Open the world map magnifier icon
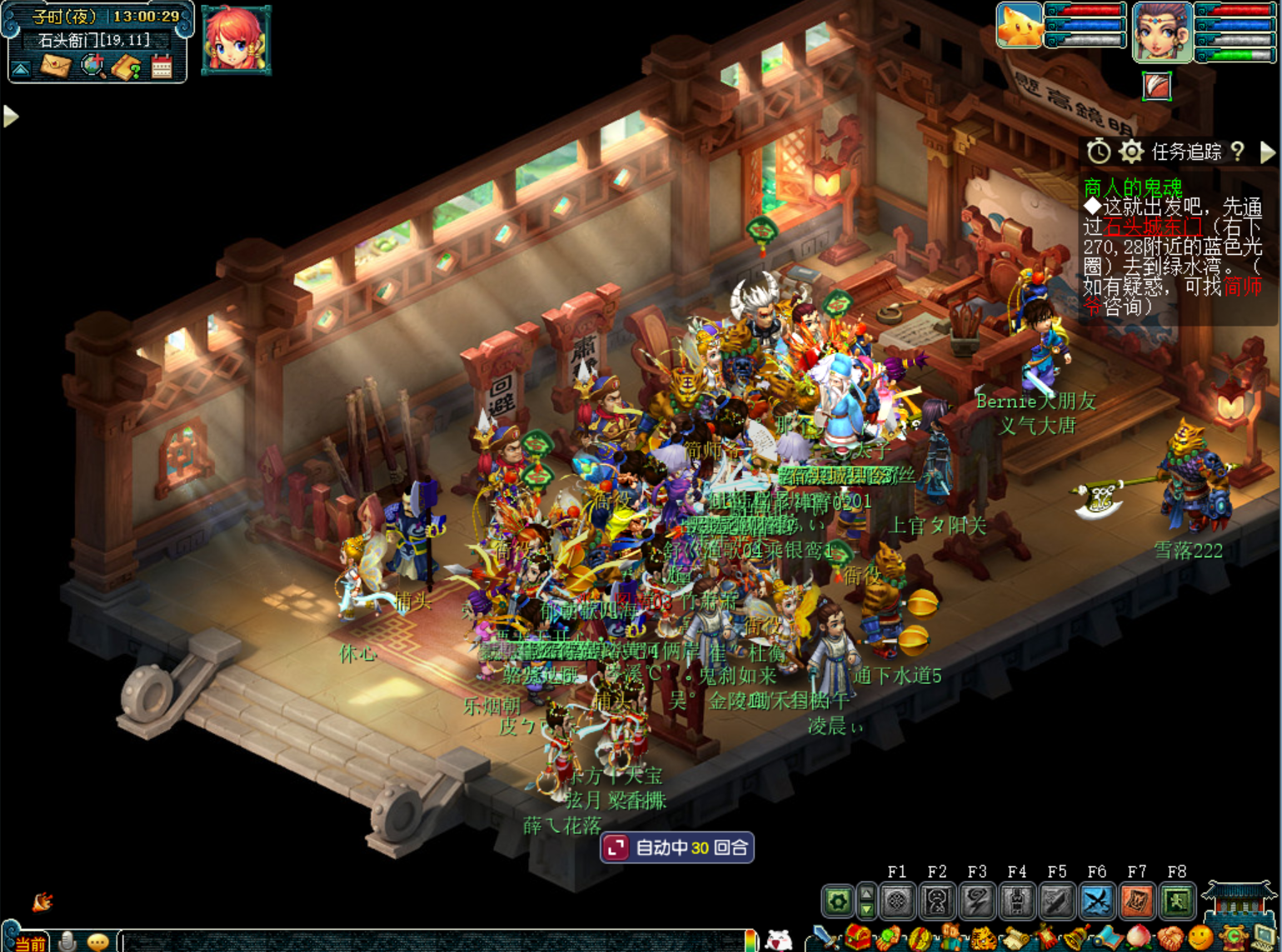 (92, 66)
